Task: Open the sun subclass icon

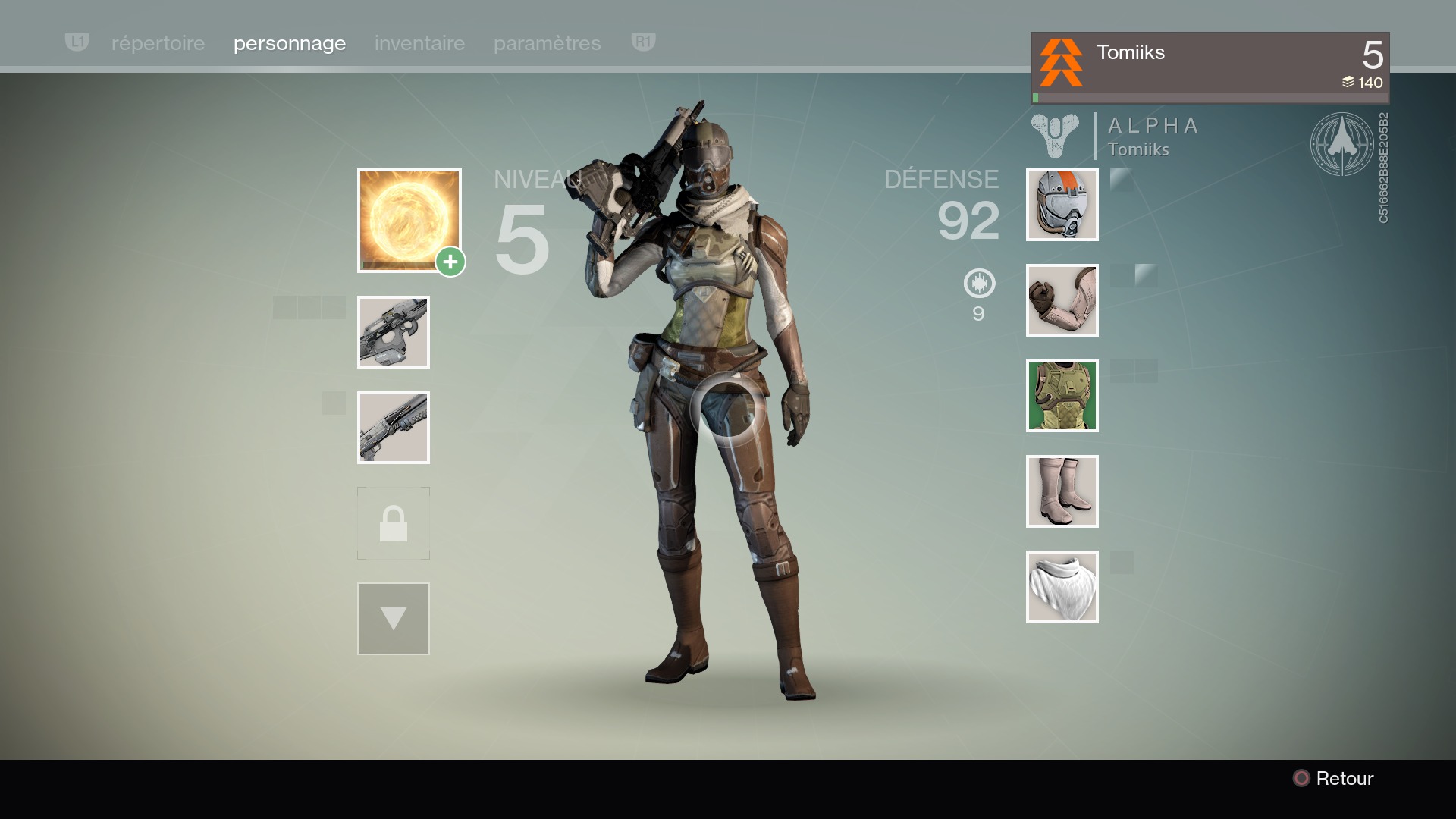Action: click(409, 220)
